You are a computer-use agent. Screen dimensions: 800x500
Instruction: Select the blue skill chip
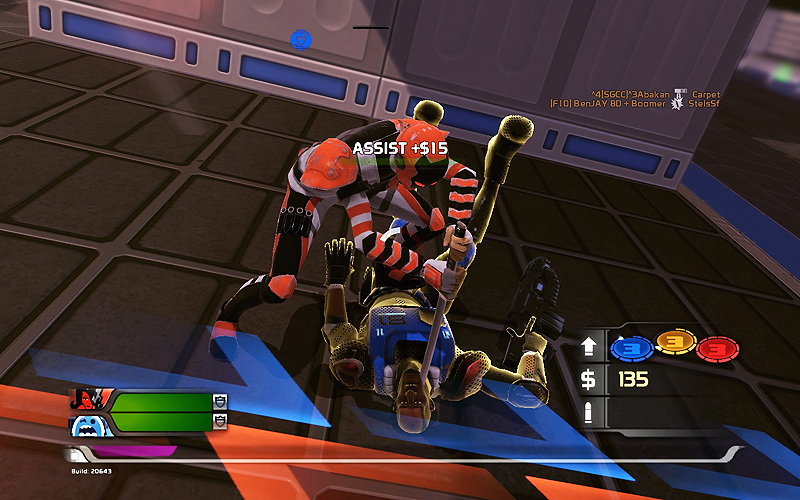tap(632, 348)
